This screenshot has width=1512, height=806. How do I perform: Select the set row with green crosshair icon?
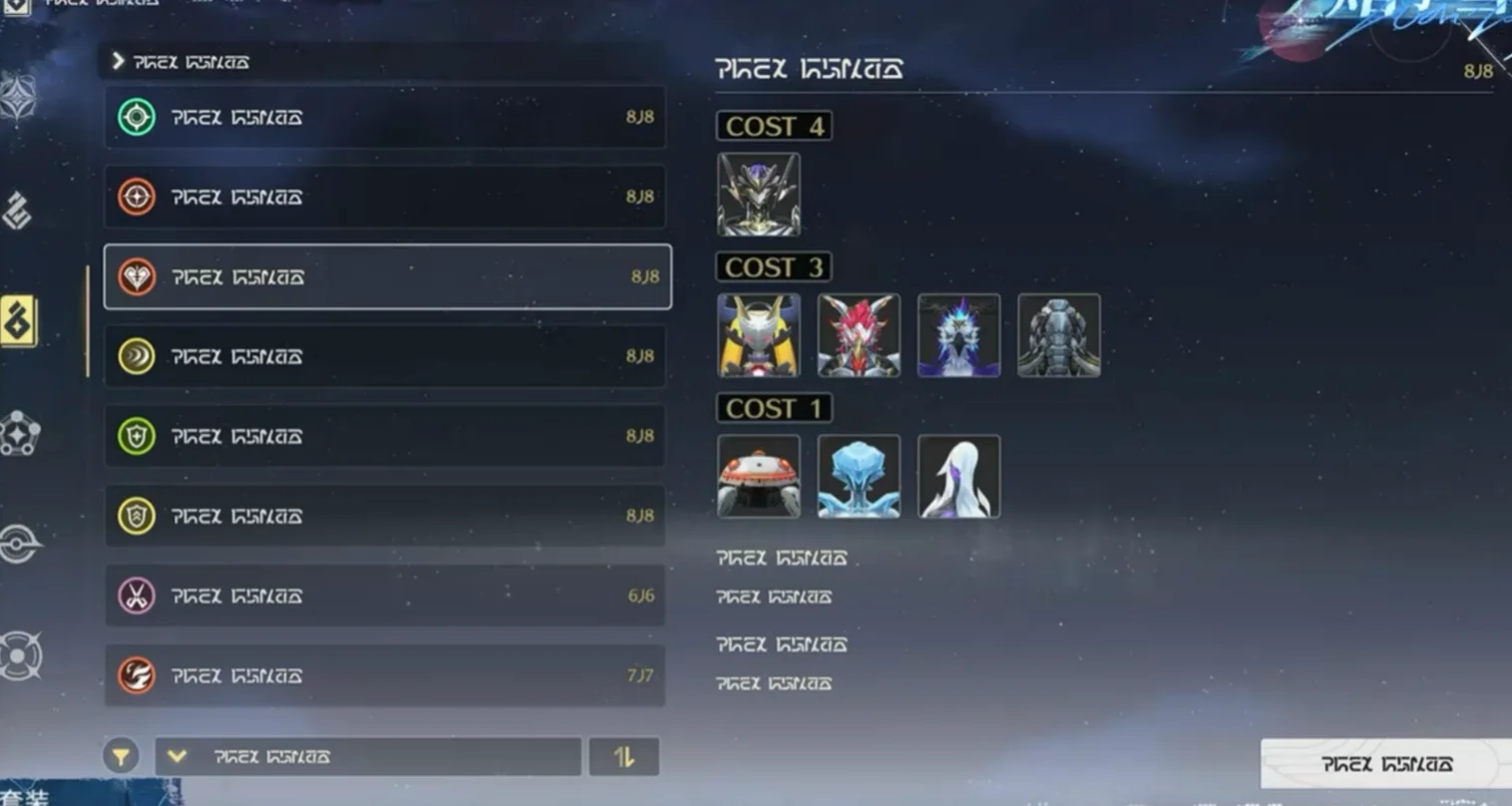385,118
